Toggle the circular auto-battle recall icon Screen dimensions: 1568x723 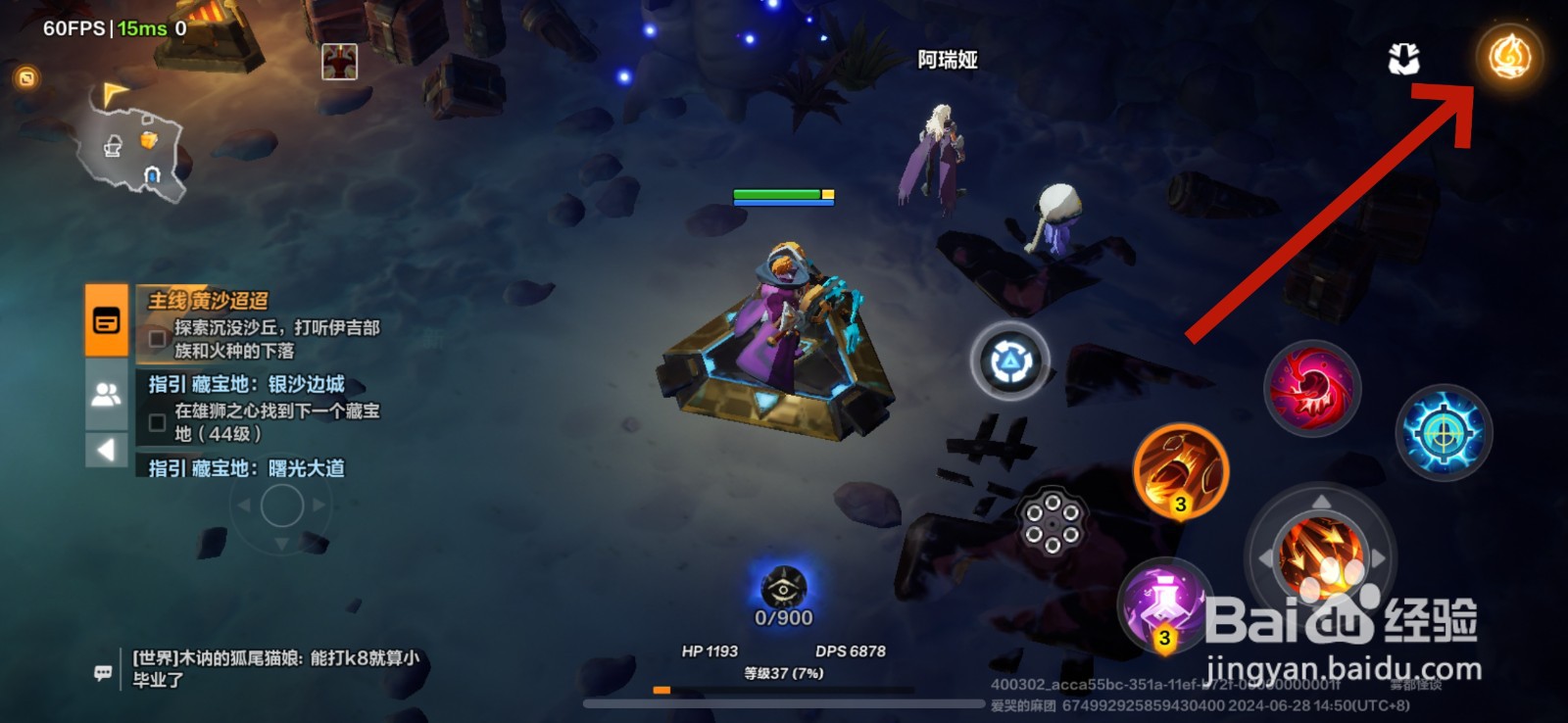click(x=1010, y=361)
